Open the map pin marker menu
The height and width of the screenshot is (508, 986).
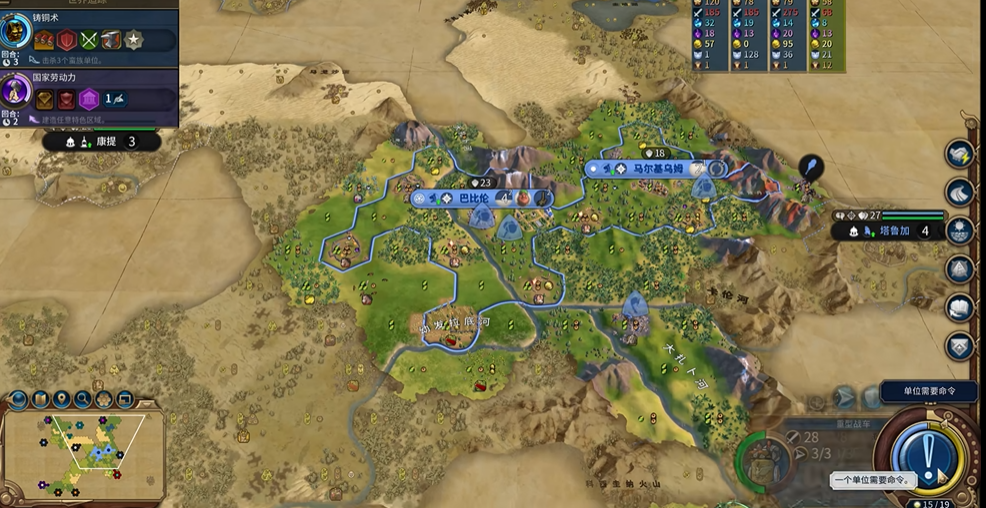tap(62, 400)
